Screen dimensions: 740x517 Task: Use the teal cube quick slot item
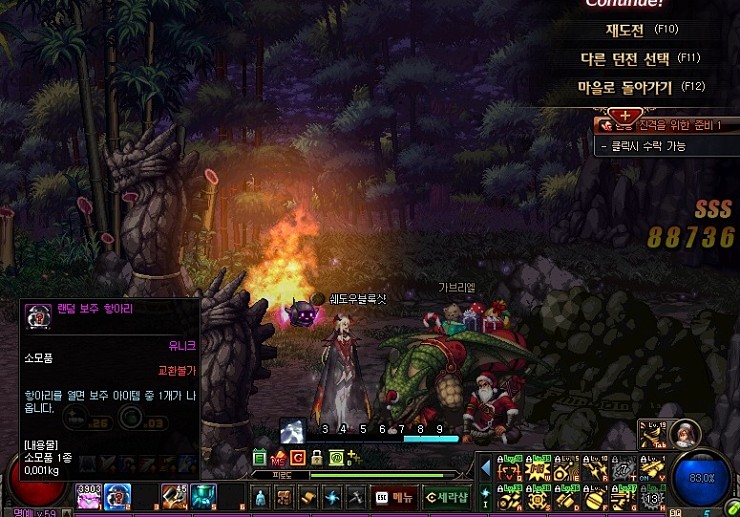204,494
